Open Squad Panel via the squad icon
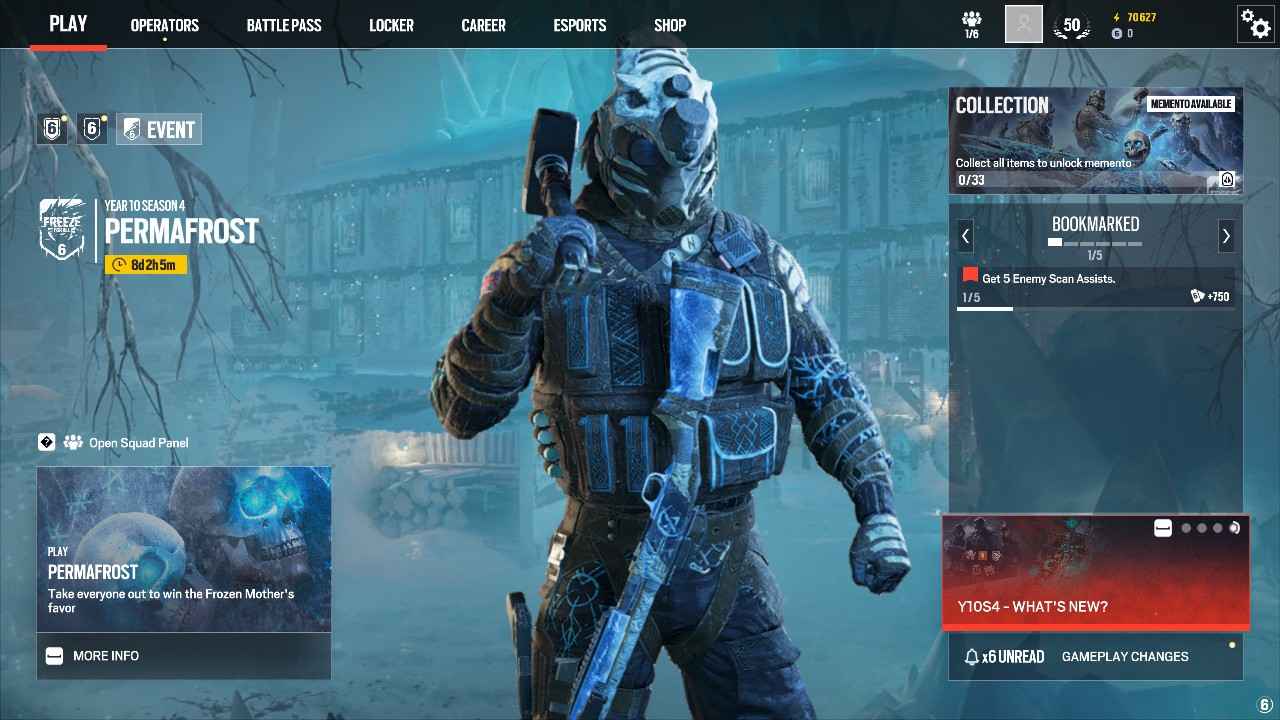 72,442
